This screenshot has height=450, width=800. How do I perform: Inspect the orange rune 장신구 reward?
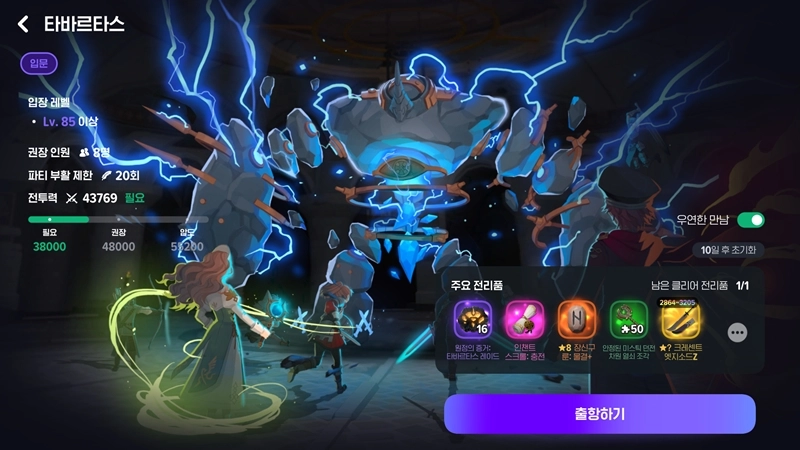[576, 321]
